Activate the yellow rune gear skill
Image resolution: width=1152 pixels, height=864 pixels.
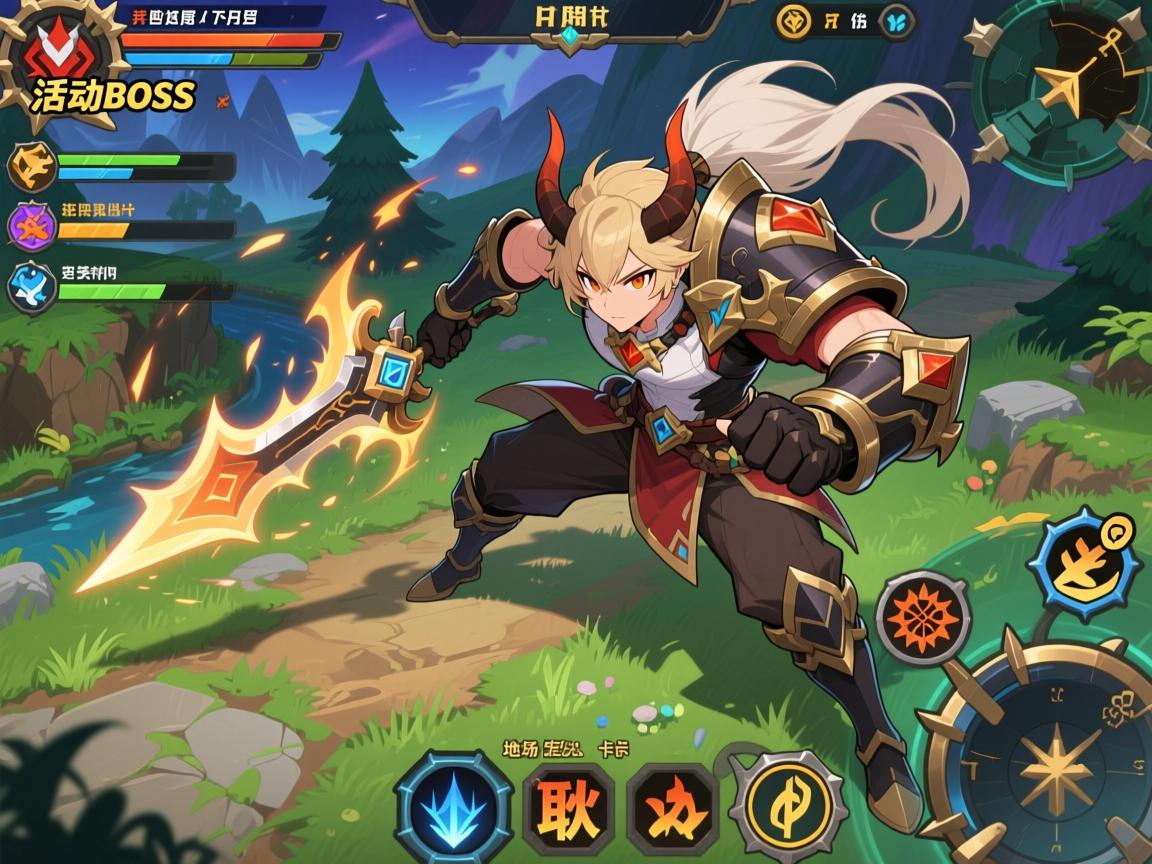pyautogui.click(x=787, y=806)
